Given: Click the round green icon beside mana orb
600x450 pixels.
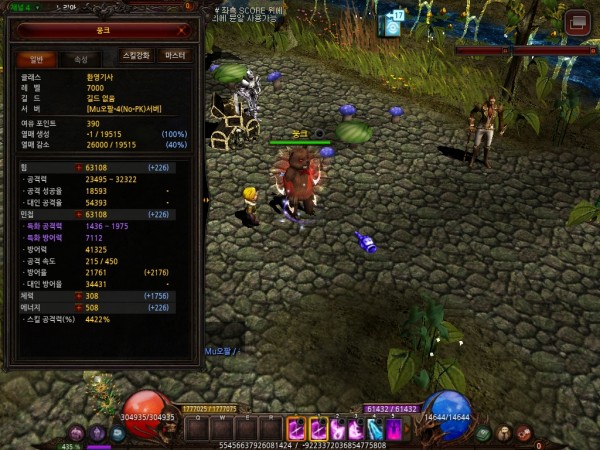Looking at the screenshot, I should coord(484,433).
